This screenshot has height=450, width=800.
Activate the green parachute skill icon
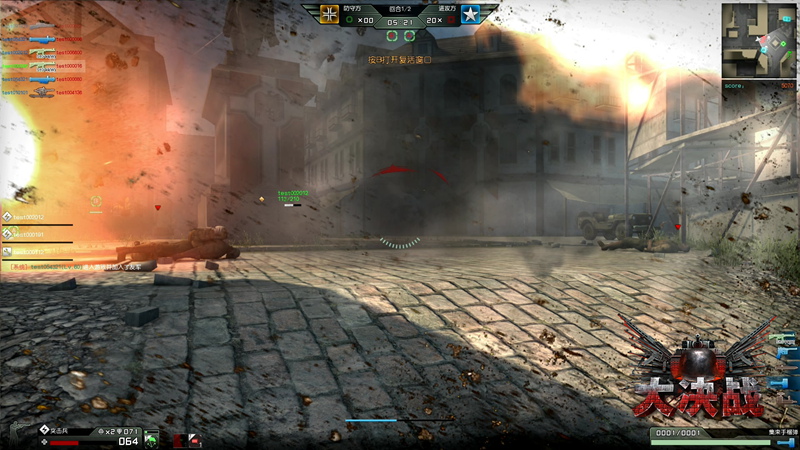[151, 438]
